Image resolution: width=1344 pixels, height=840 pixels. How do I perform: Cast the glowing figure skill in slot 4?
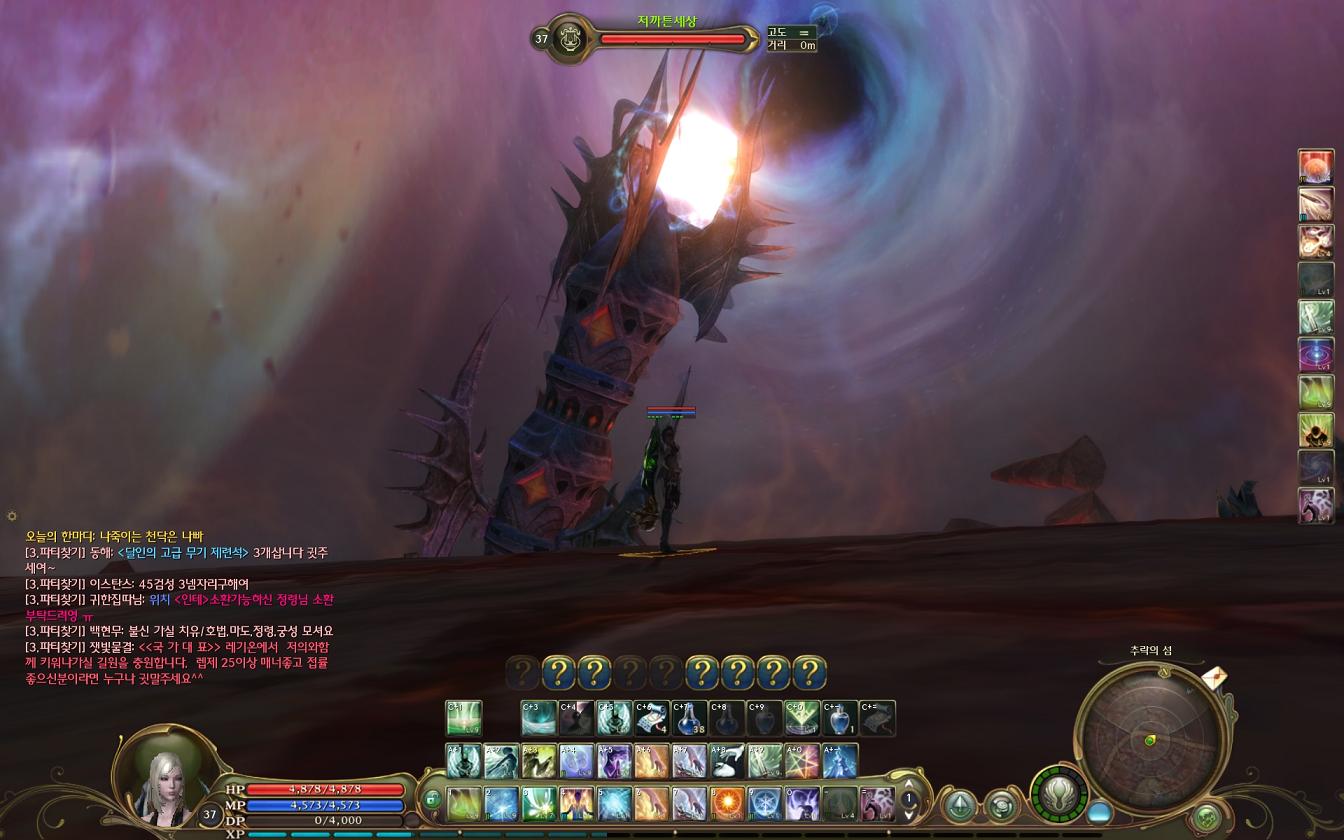pyautogui.click(x=576, y=804)
